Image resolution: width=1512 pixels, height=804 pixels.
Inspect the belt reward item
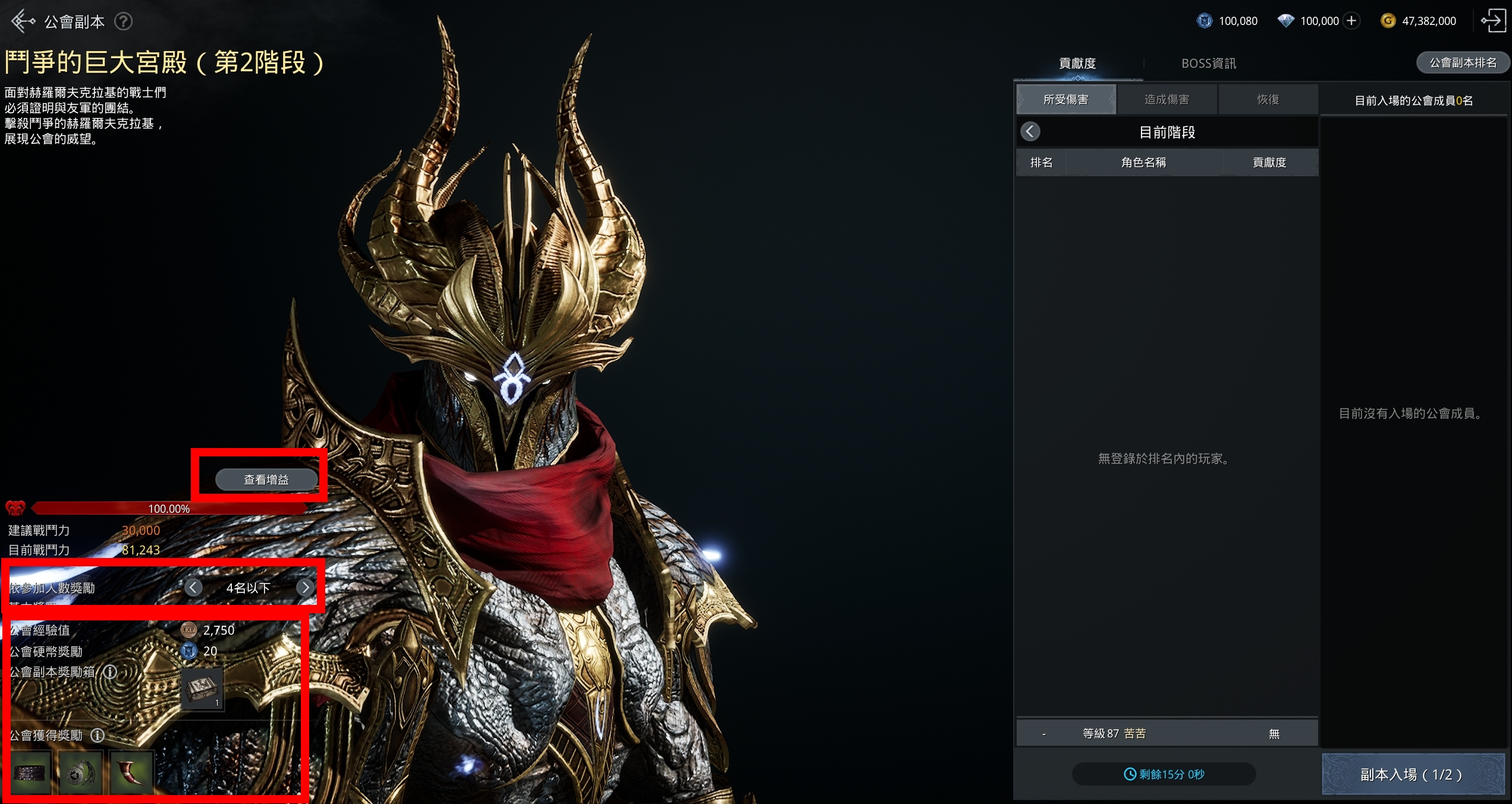coord(30,772)
